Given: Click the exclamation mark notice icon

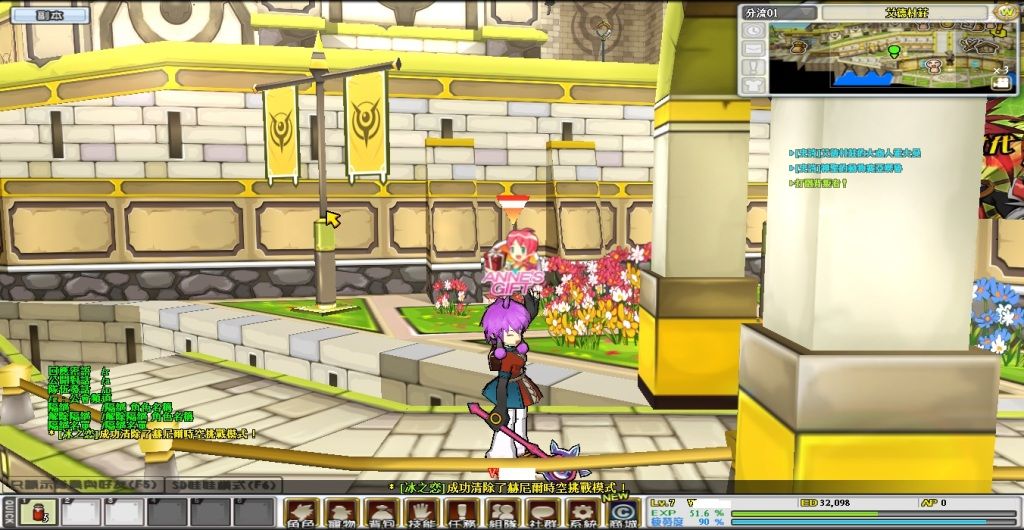Looking at the screenshot, I should 754,66.
